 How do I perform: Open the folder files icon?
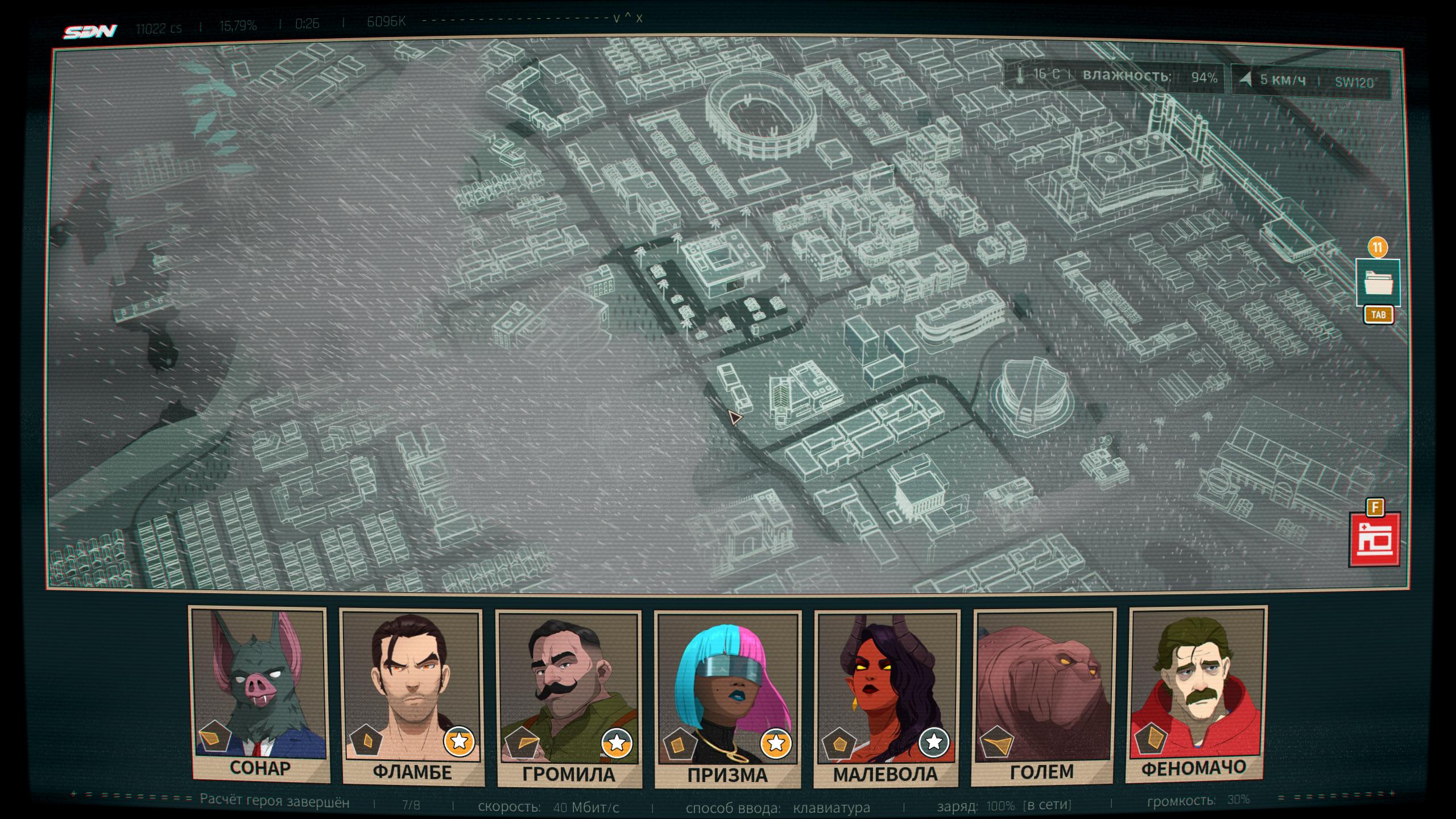(x=1378, y=282)
